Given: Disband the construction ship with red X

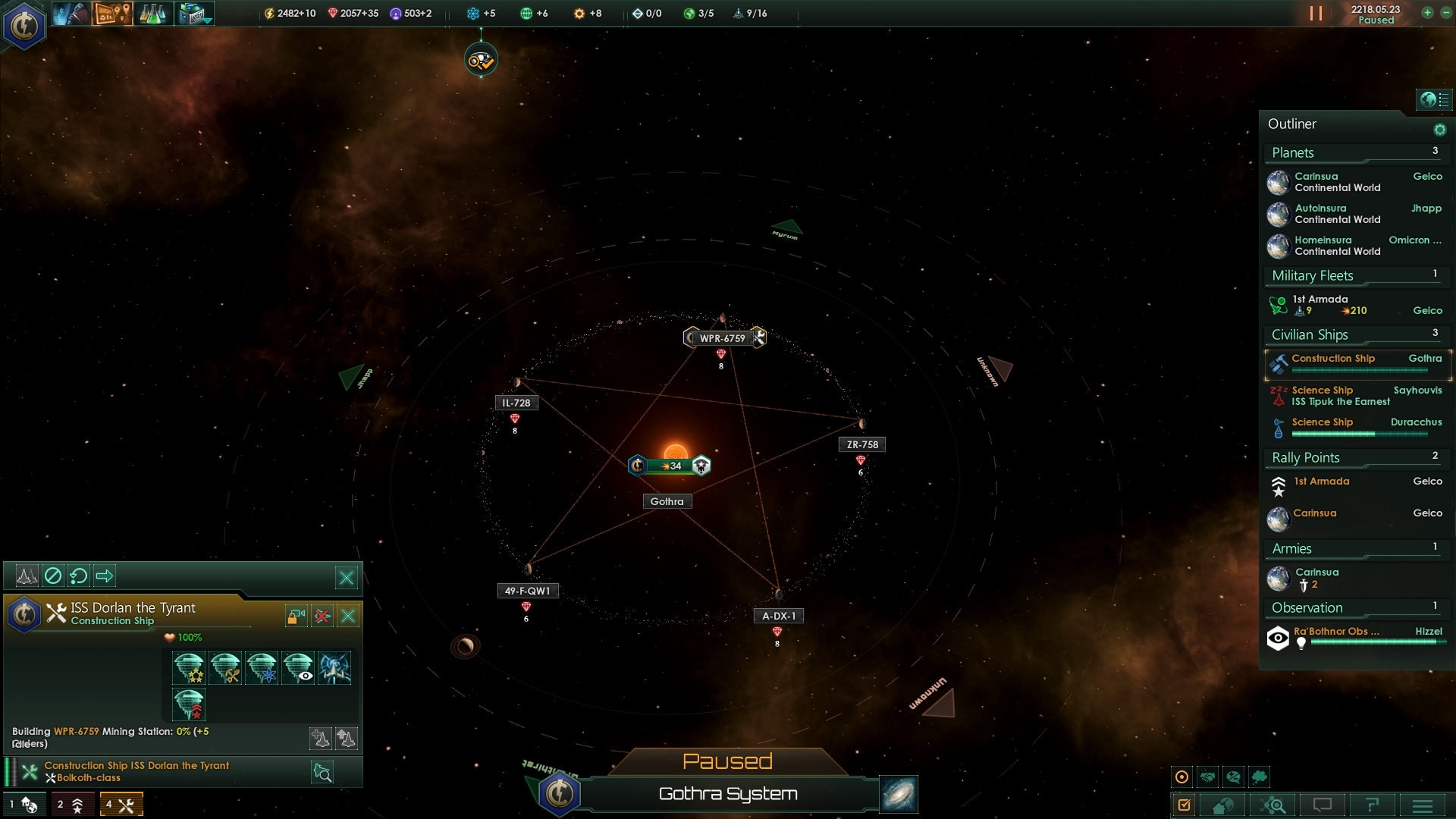Looking at the screenshot, I should [322, 616].
